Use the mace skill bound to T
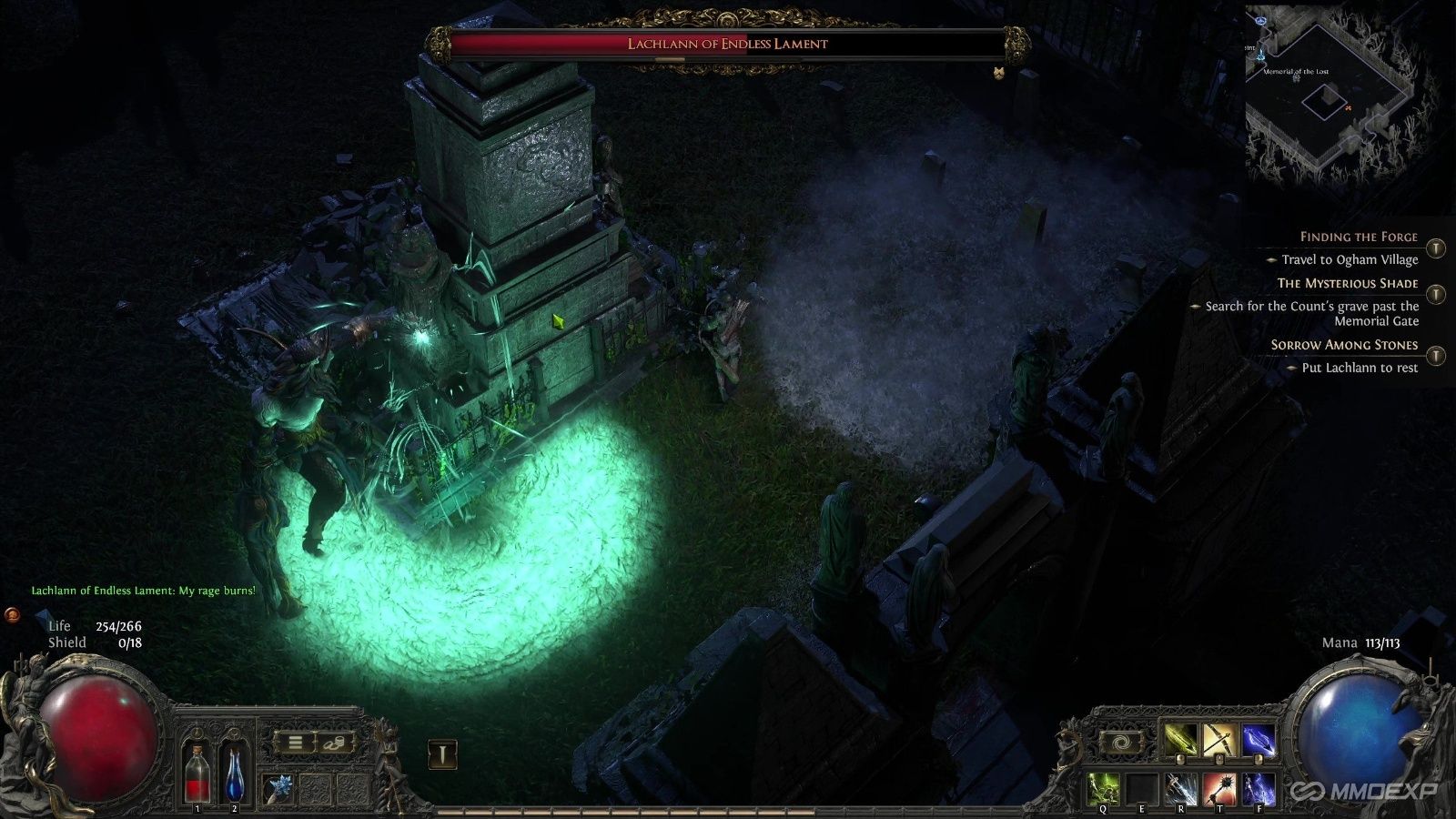 tap(1219, 786)
